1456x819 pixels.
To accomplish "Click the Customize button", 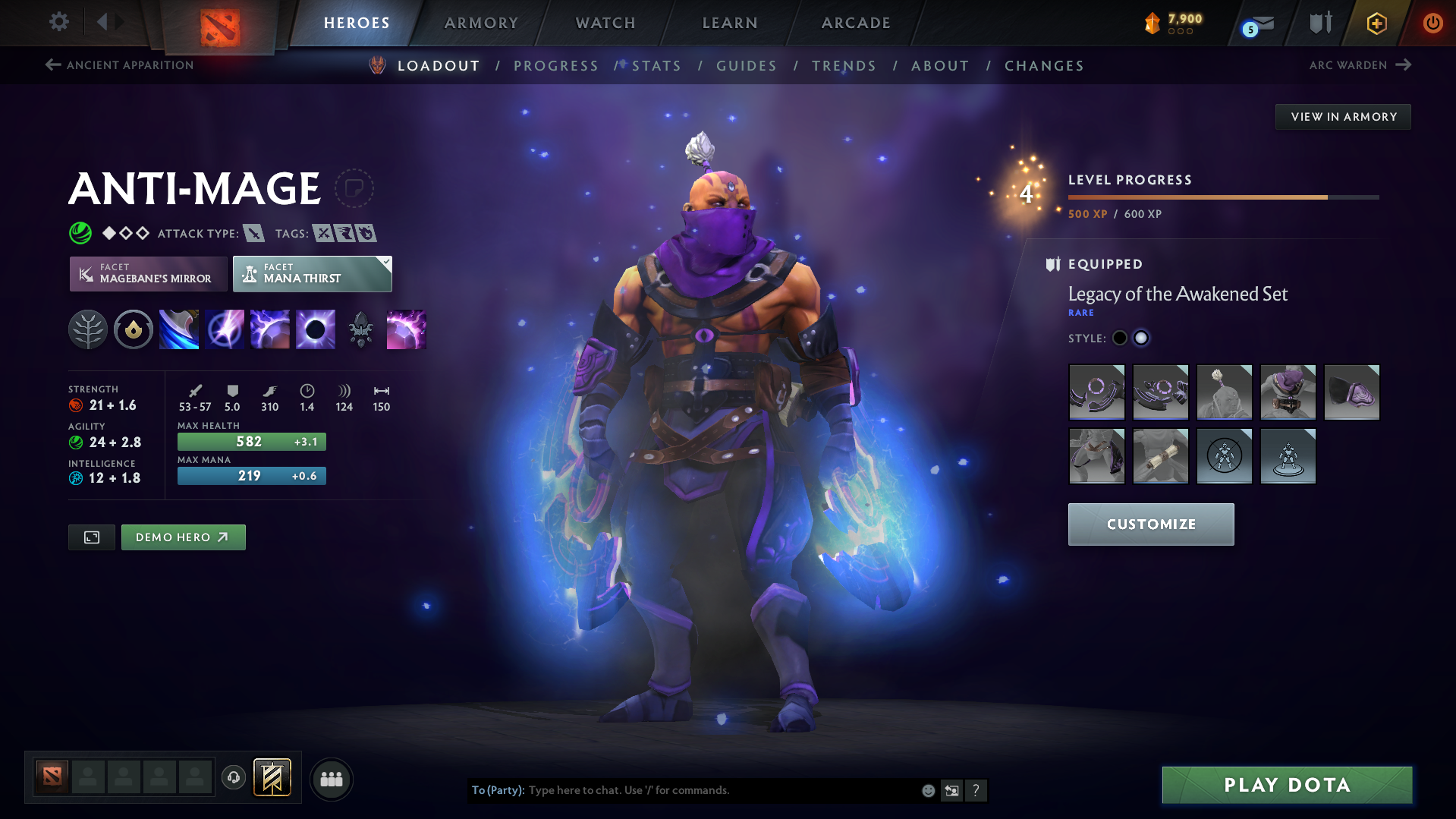I will coord(1150,524).
